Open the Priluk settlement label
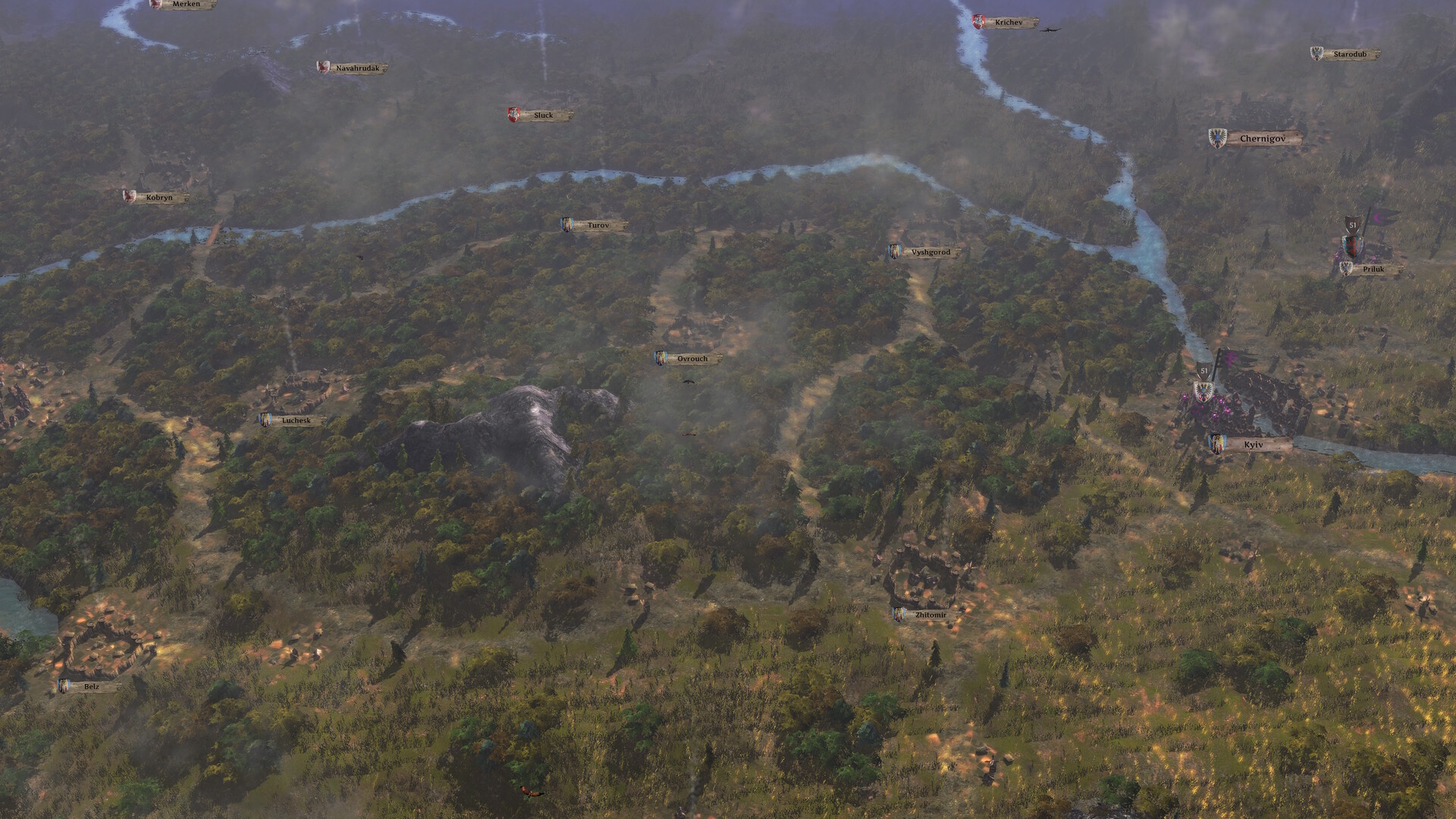1456x819 pixels. (x=1376, y=268)
